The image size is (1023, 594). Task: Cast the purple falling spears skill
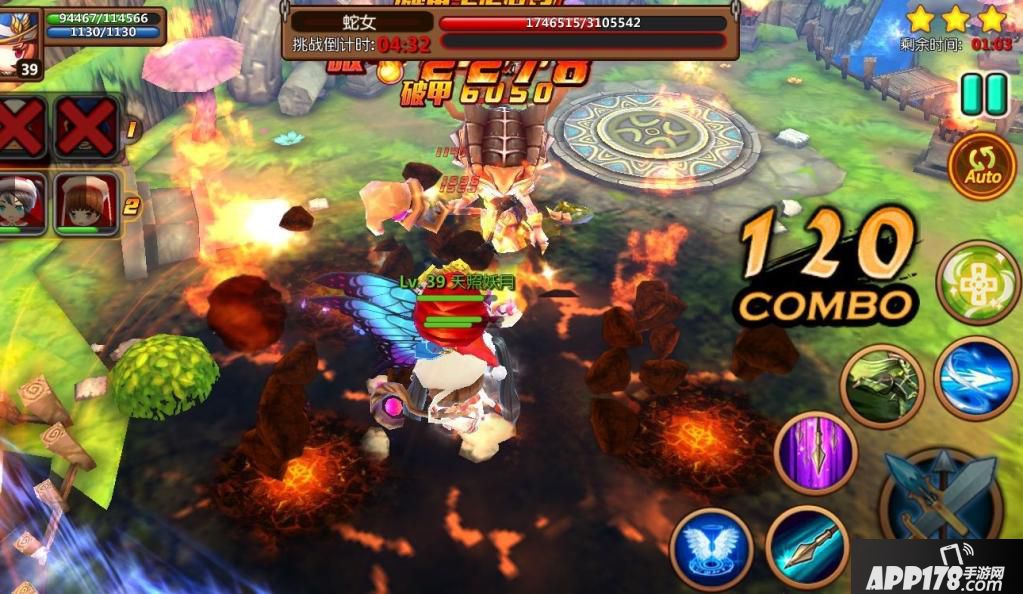816,453
